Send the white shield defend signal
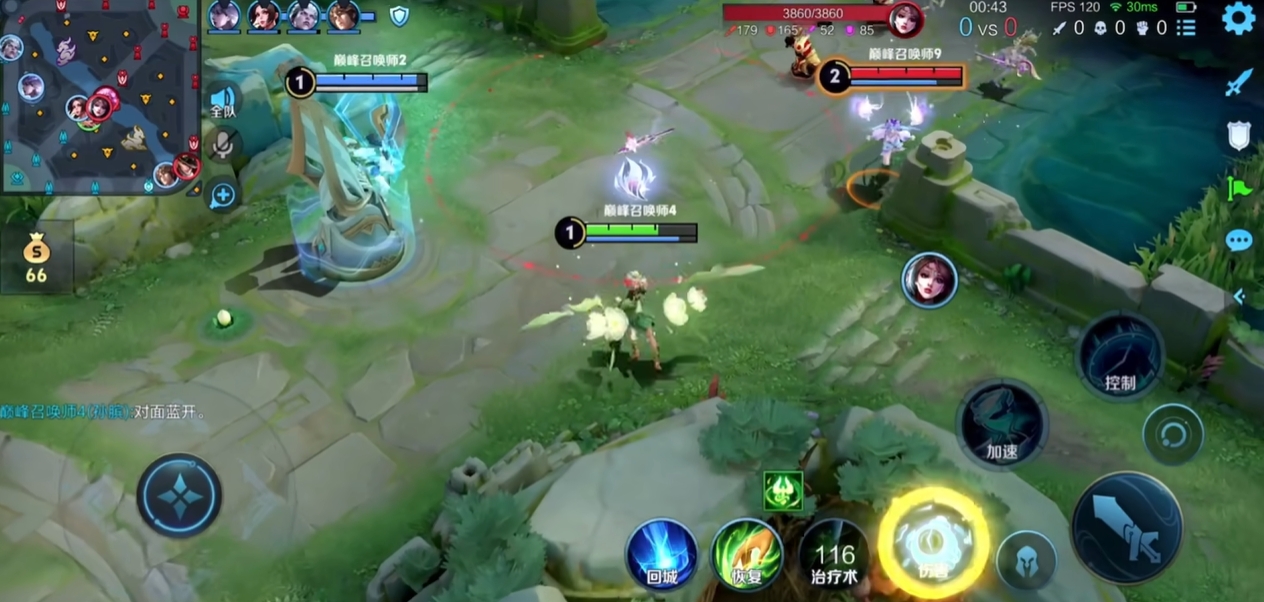Screen dimensions: 1264x602 1239,135
